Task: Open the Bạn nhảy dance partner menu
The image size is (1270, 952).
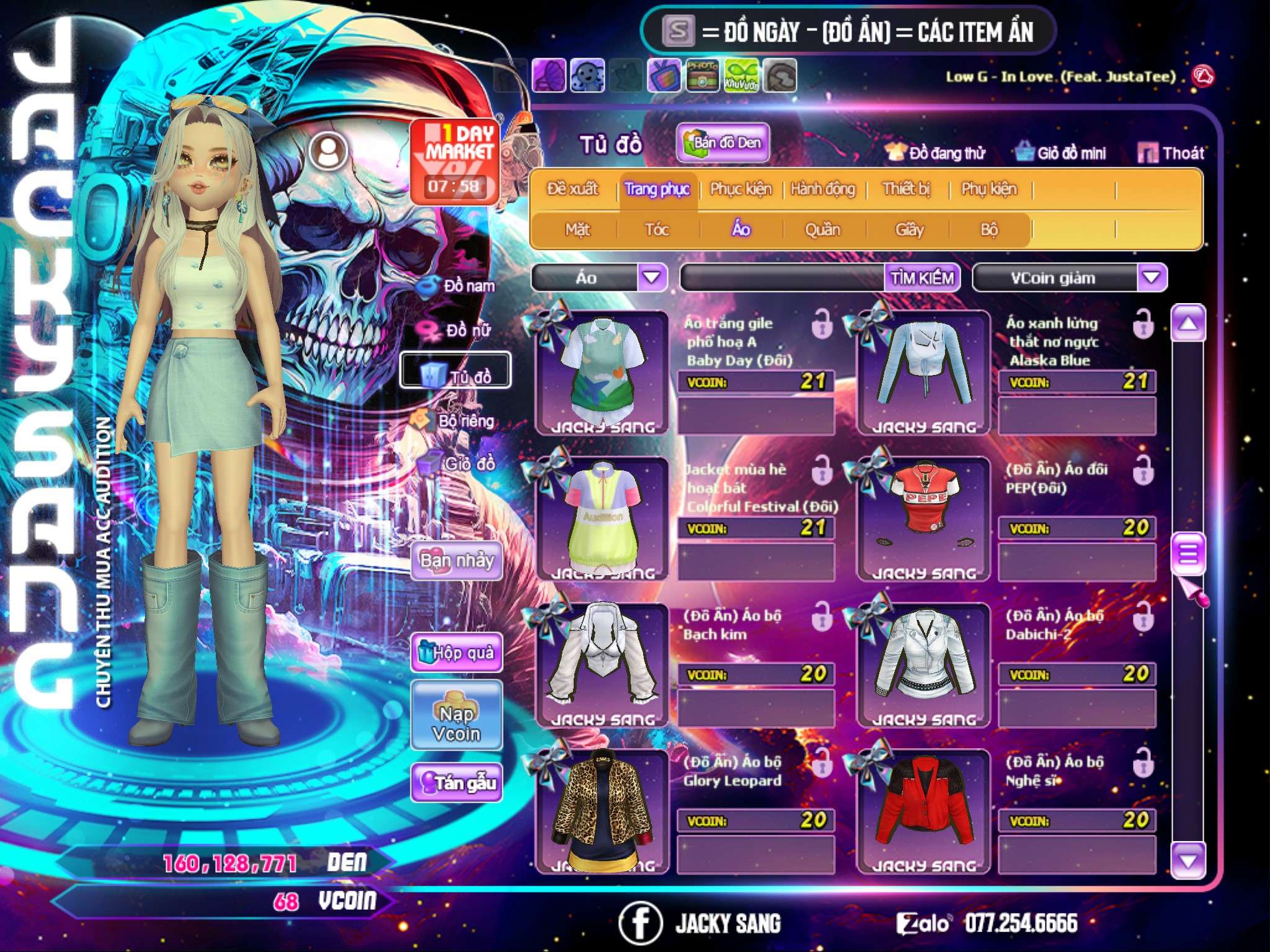Action: (x=456, y=562)
